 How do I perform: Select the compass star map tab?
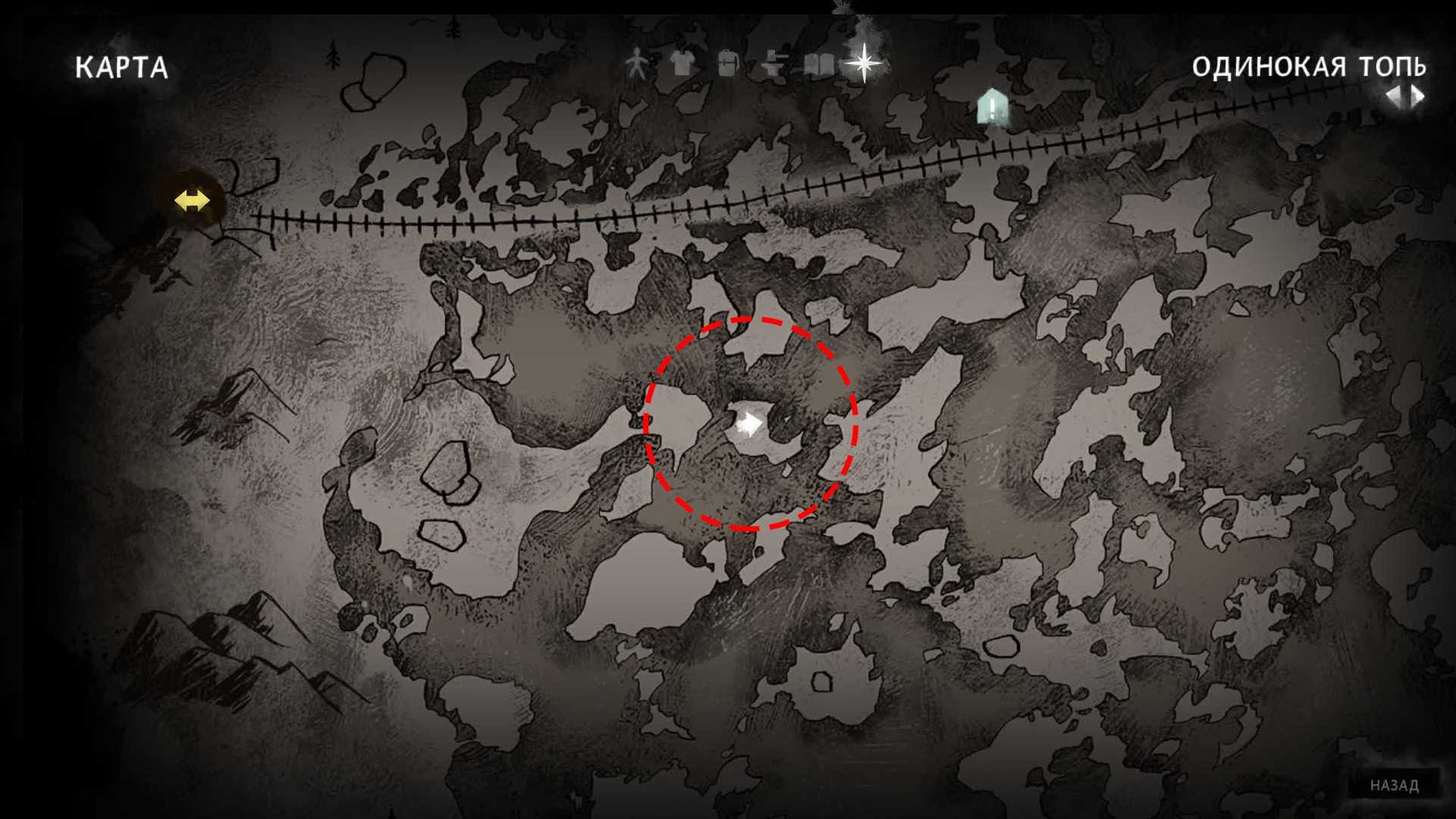click(x=863, y=62)
